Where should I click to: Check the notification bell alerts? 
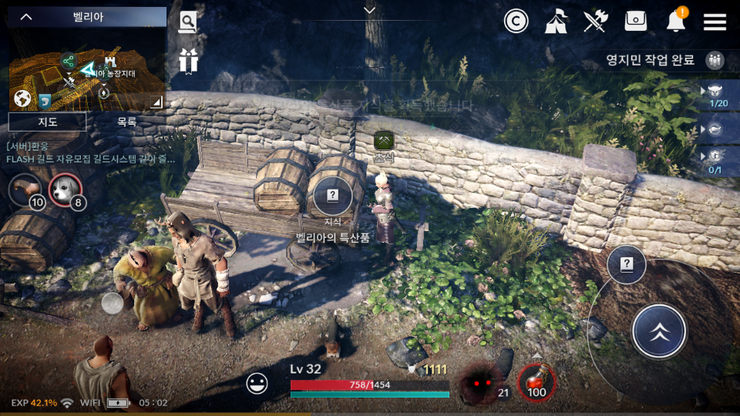point(677,21)
